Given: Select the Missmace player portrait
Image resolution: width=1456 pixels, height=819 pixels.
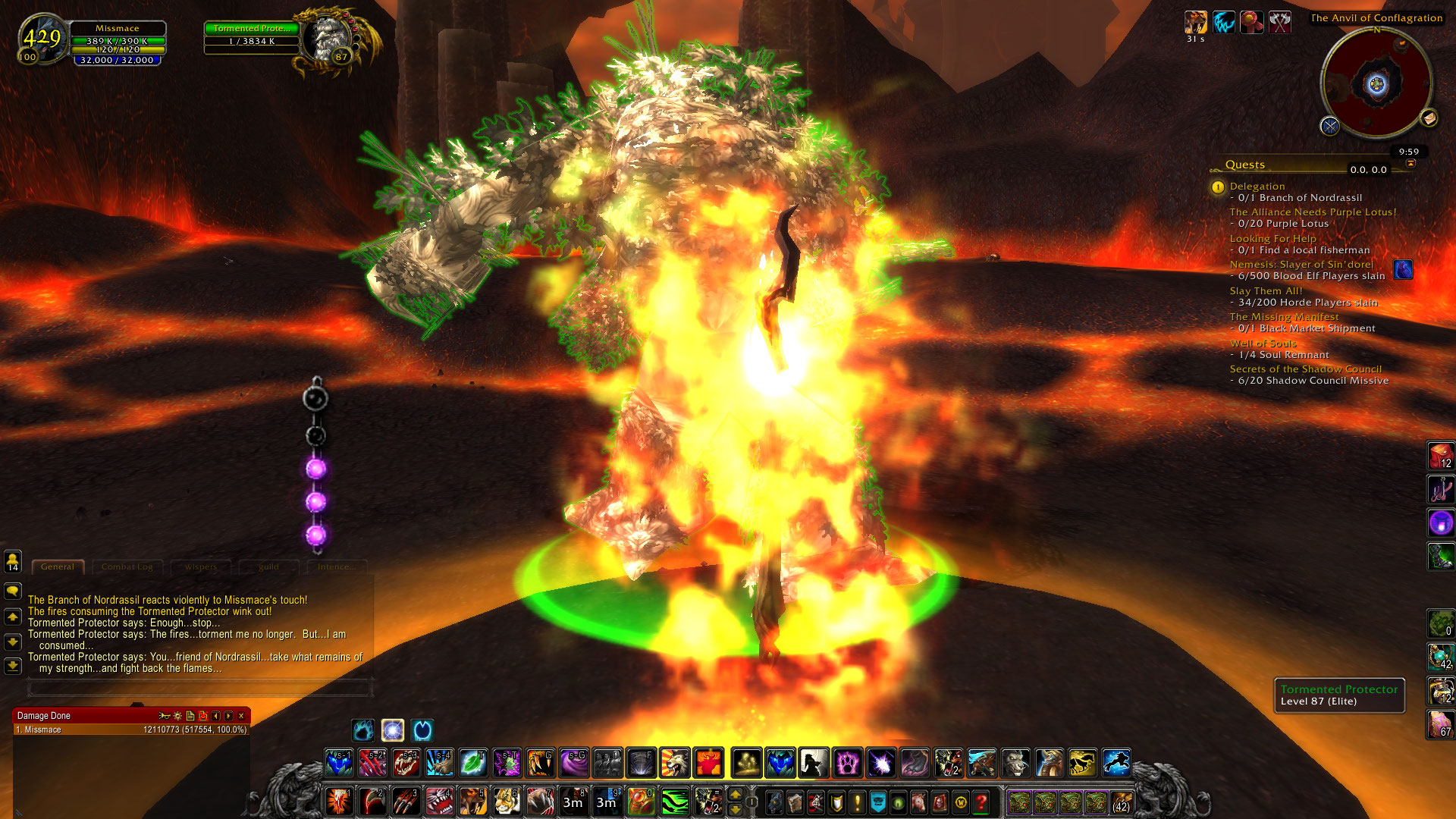Looking at the screenshot, I should click(x=42, y=38).
